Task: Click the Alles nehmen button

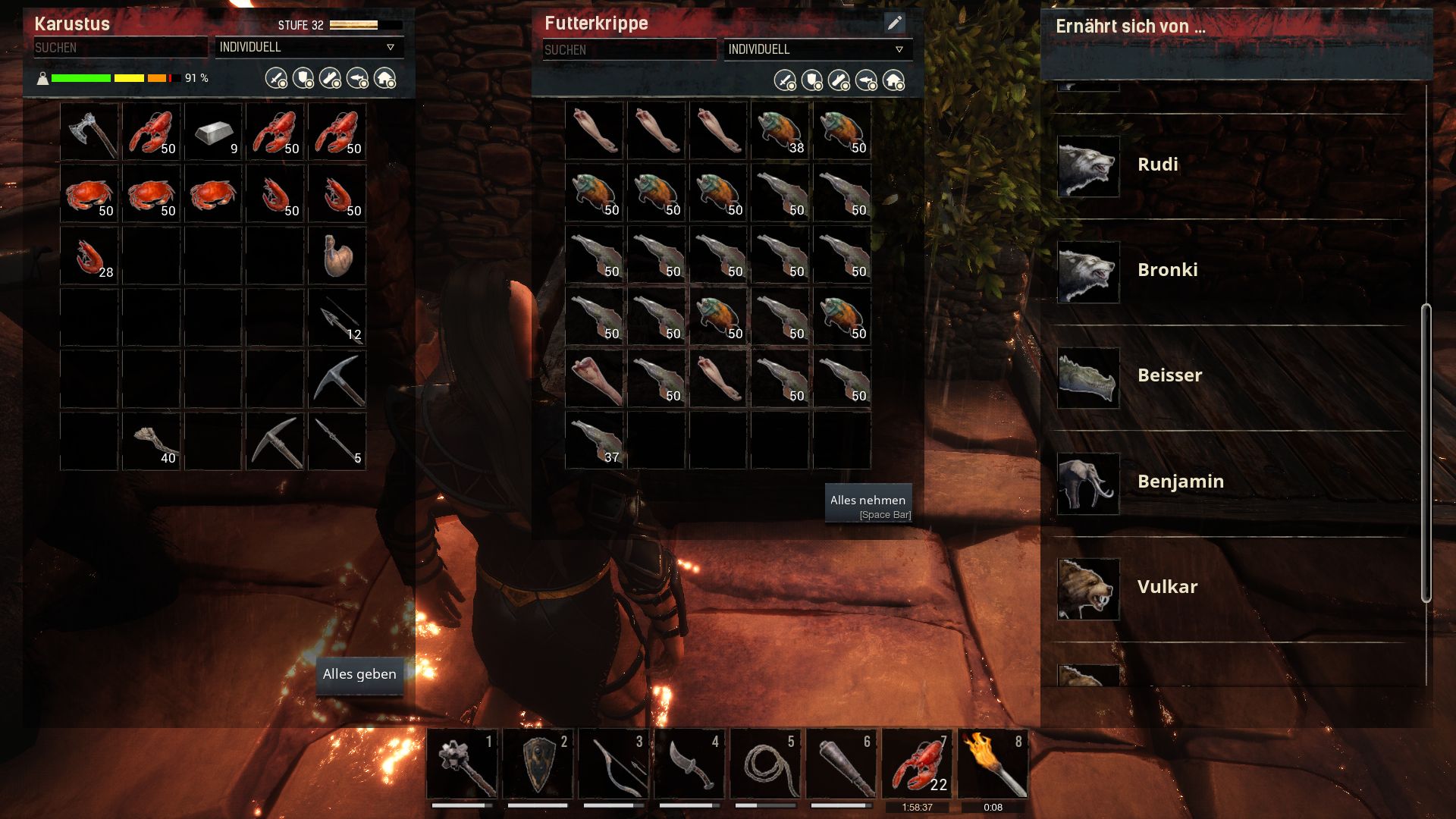Action: pyautogui.click(x=868, y=504)
